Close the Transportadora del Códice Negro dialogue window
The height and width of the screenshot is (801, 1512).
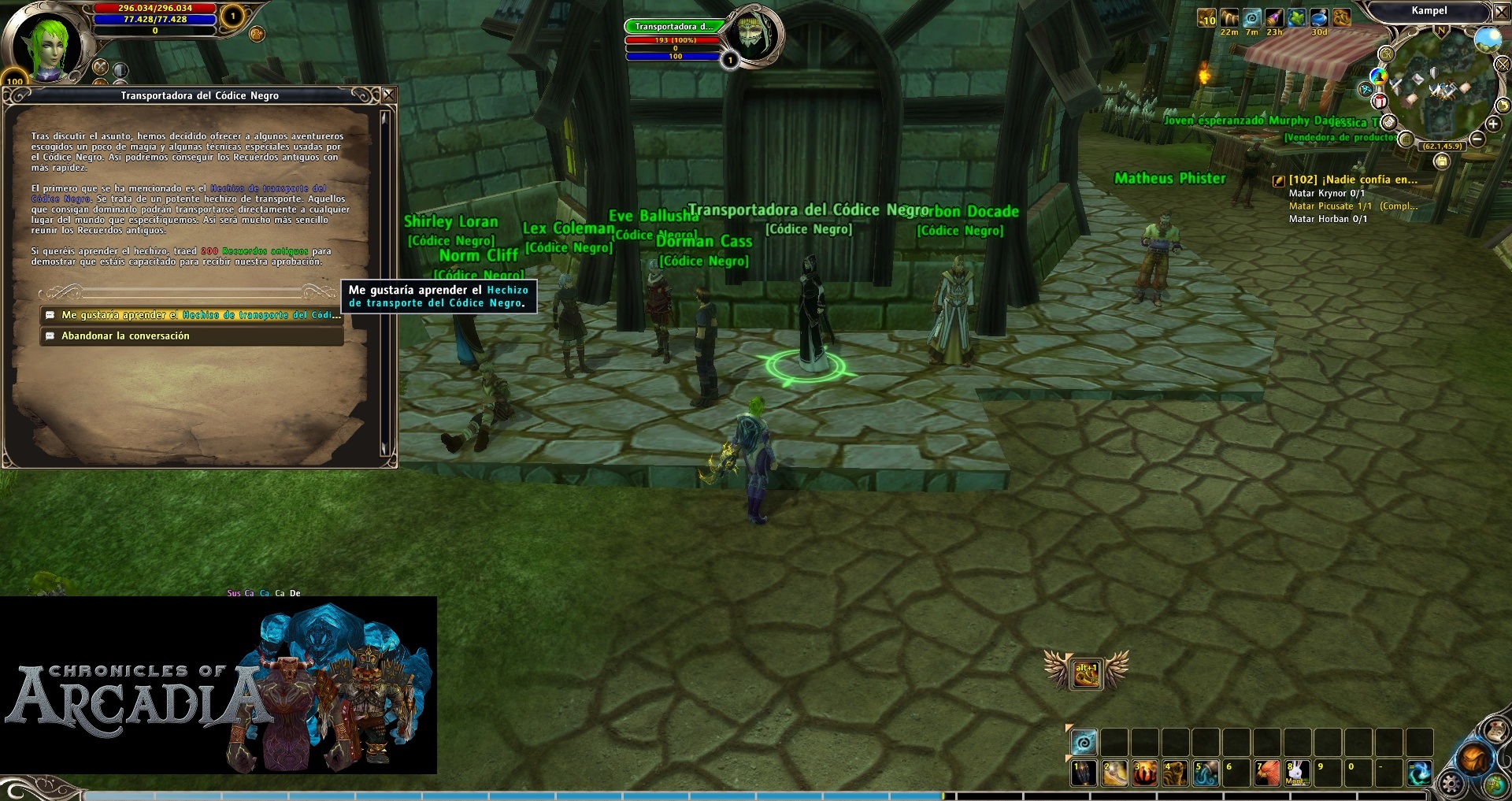coord(388,95)
